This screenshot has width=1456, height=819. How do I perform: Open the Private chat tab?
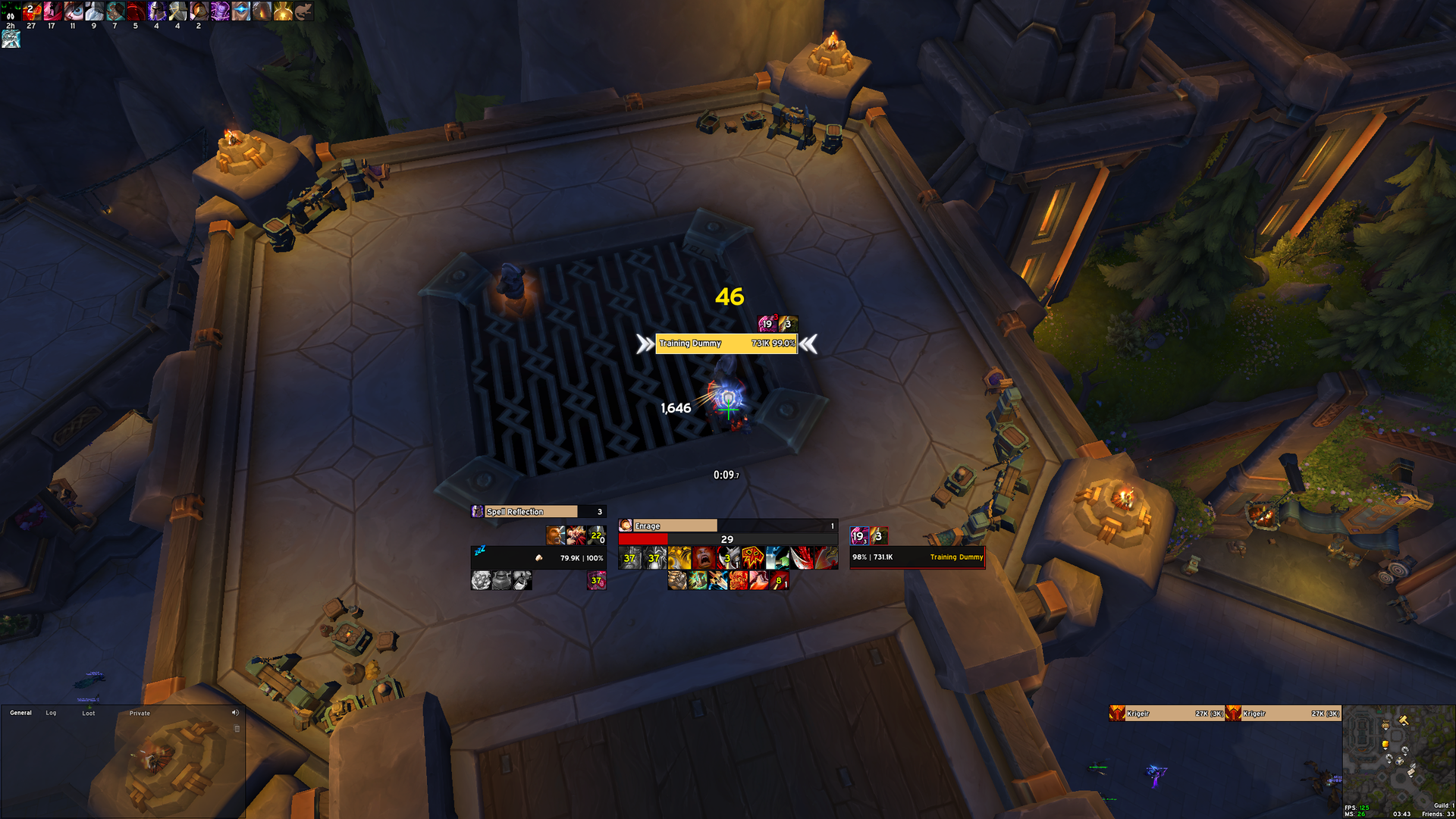140,713
